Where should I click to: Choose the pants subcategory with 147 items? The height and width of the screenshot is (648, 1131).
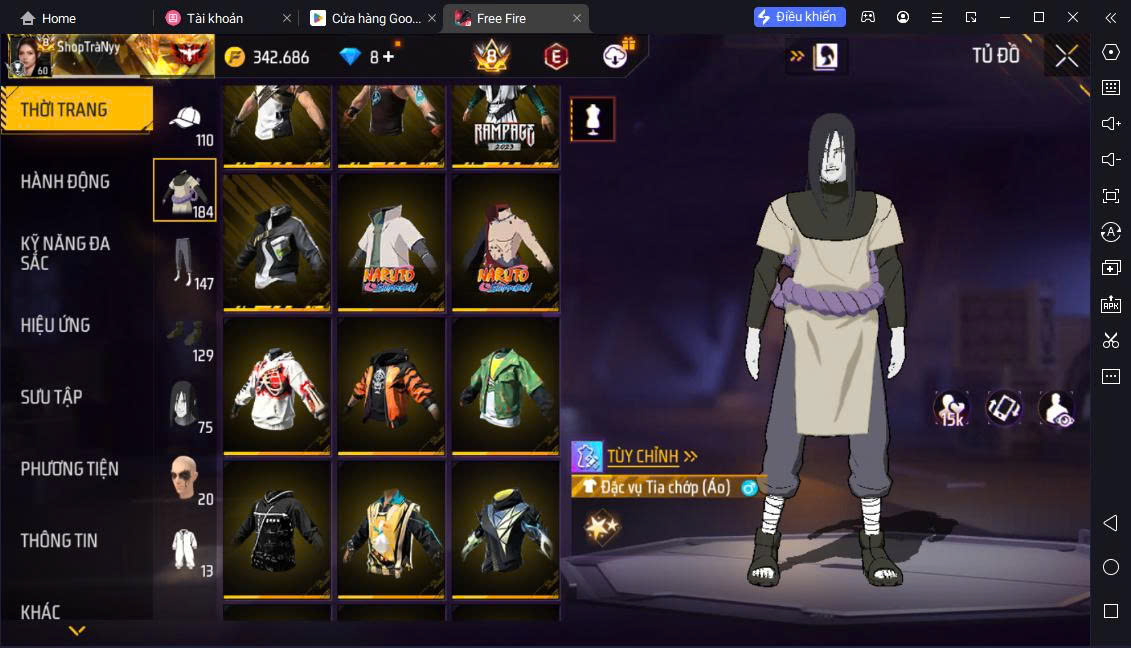click(186, 265)
